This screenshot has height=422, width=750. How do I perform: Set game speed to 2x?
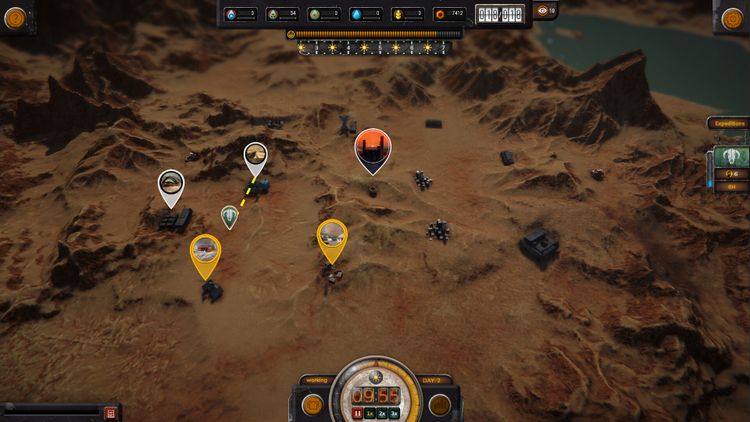(x=382, y=412)
